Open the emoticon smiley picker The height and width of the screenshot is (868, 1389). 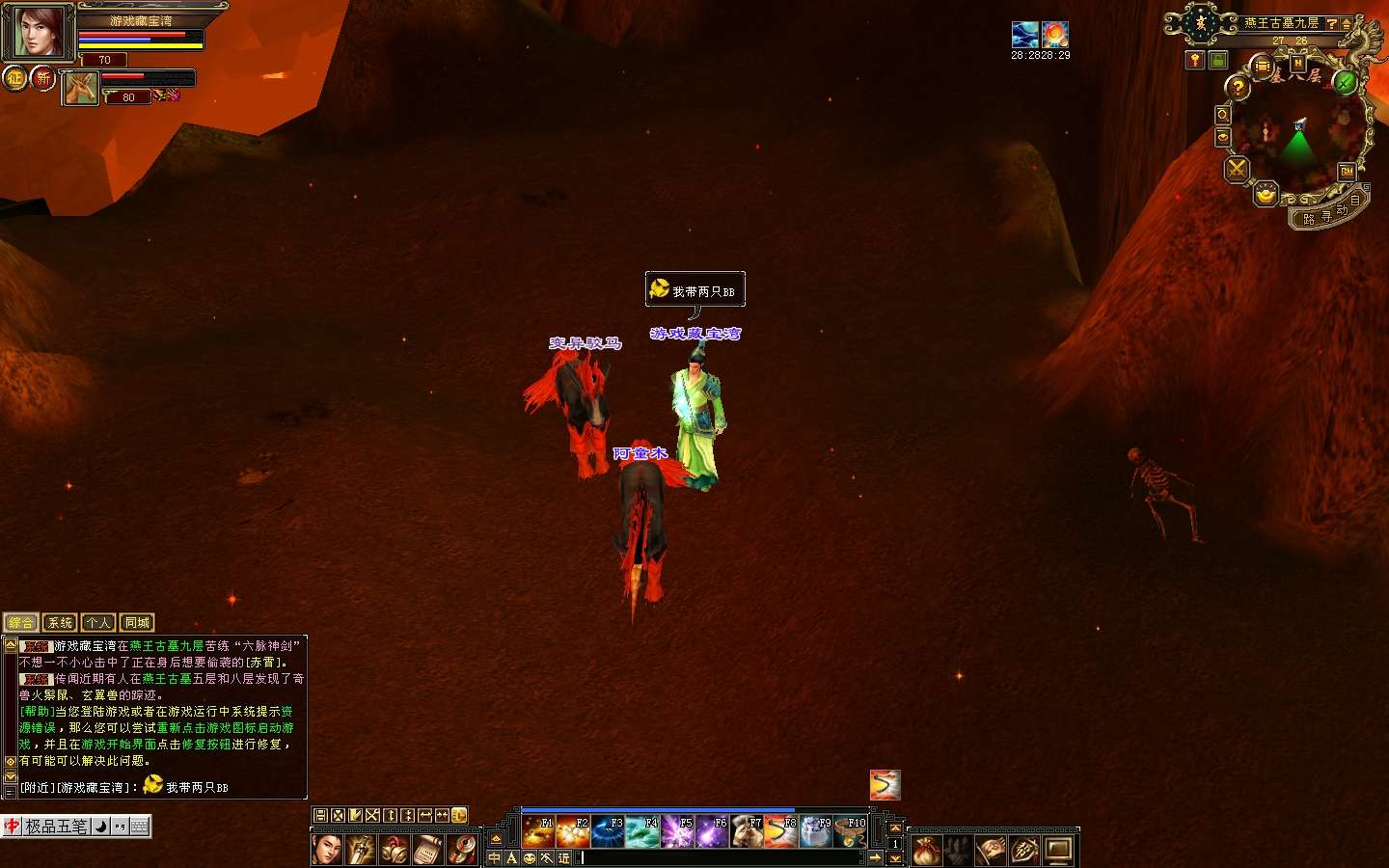coord(529,857)
